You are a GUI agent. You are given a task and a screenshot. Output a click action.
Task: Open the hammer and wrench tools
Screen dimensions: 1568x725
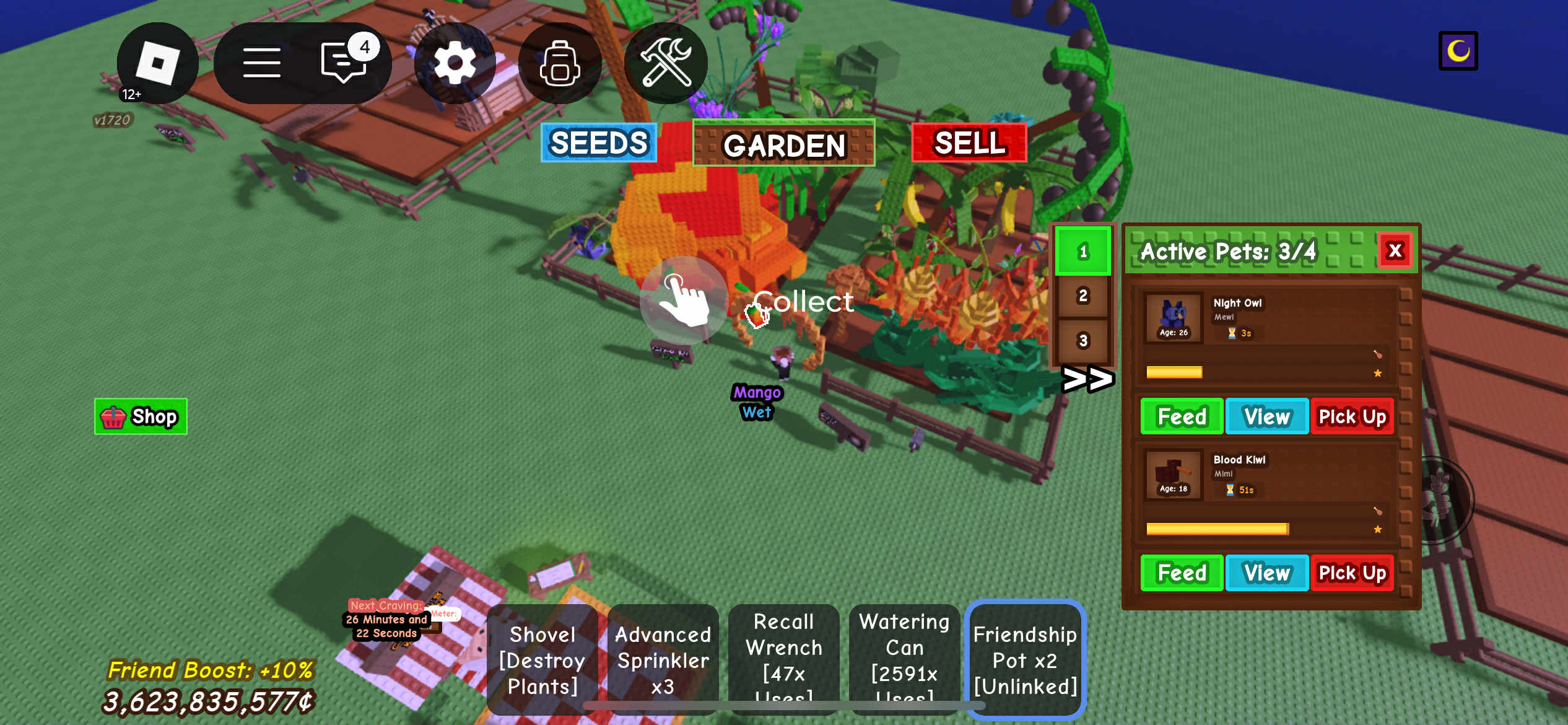click(666, 63)
